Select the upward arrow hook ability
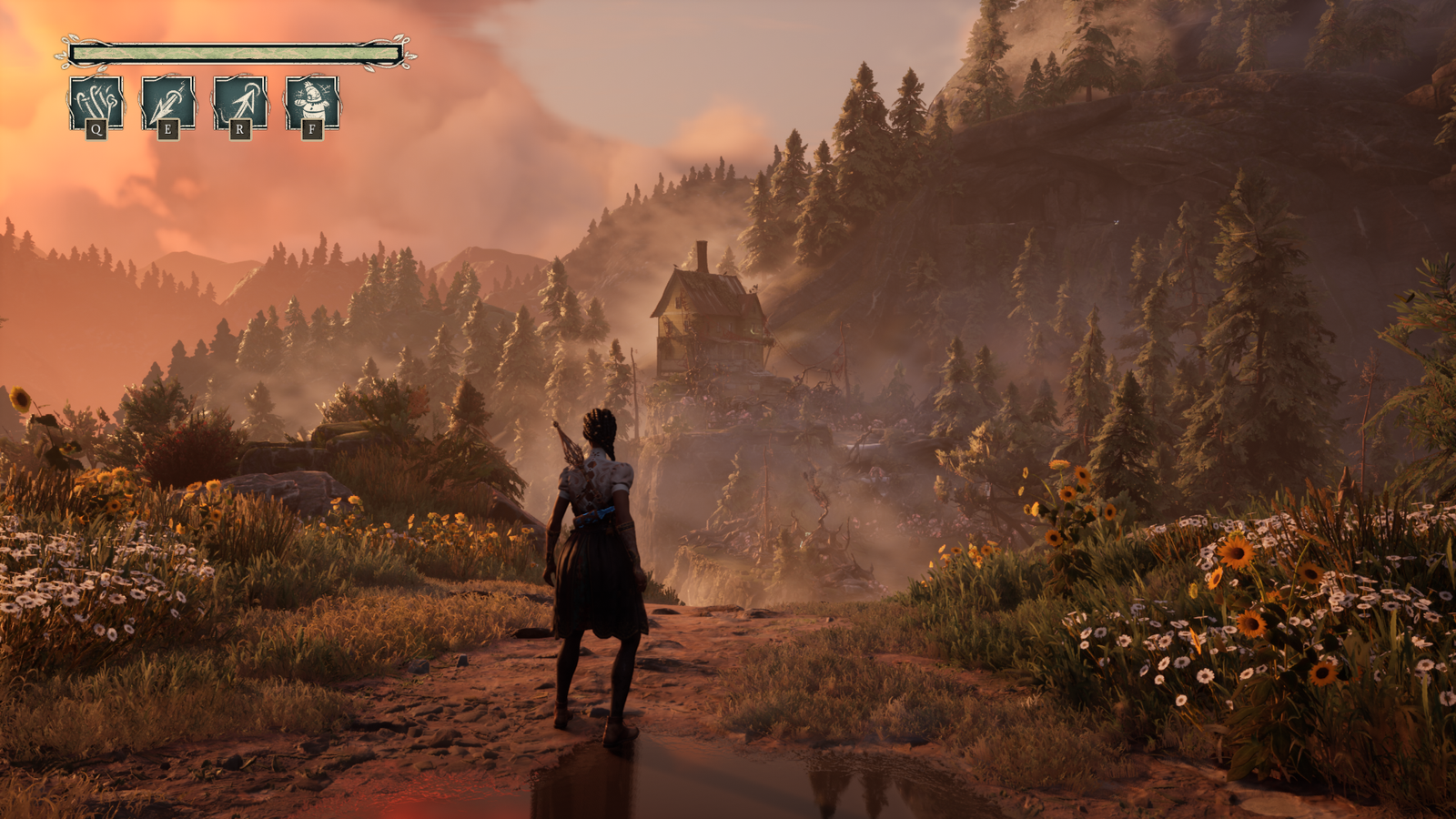Viewport: 1456px width, 819px height. click(x=239, y=102)
